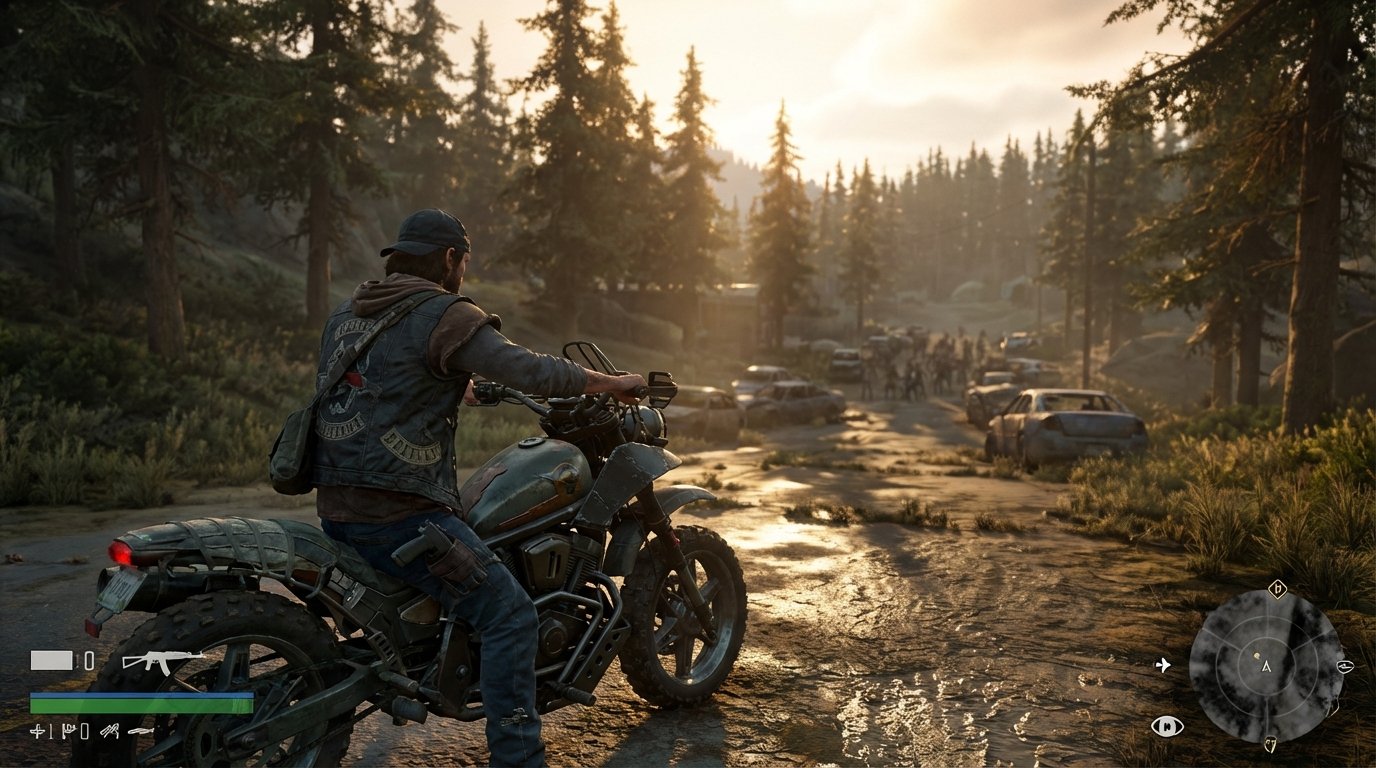Click the bike marker on the minimap's right edge
Image resolution: width=1376 pixels, height=768 pixels.
[1344, 667]
